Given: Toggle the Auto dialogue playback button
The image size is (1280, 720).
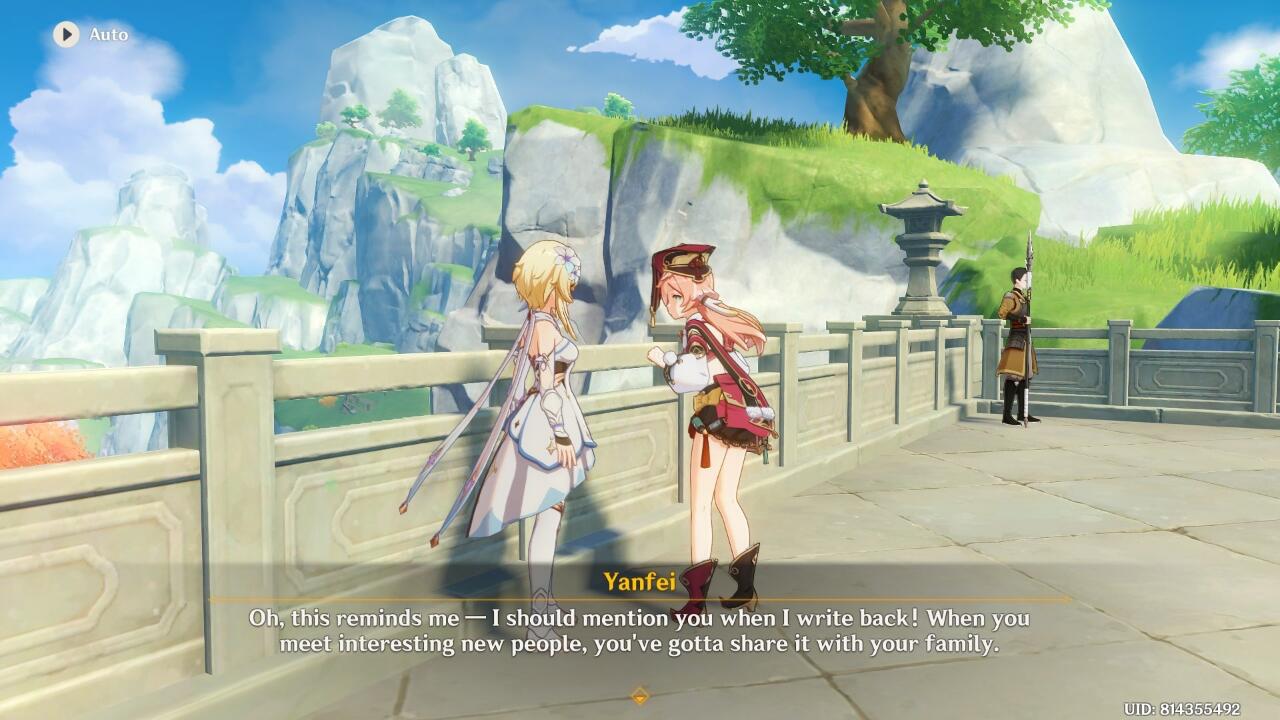Looking at the screenshot, I should point(67,35).
